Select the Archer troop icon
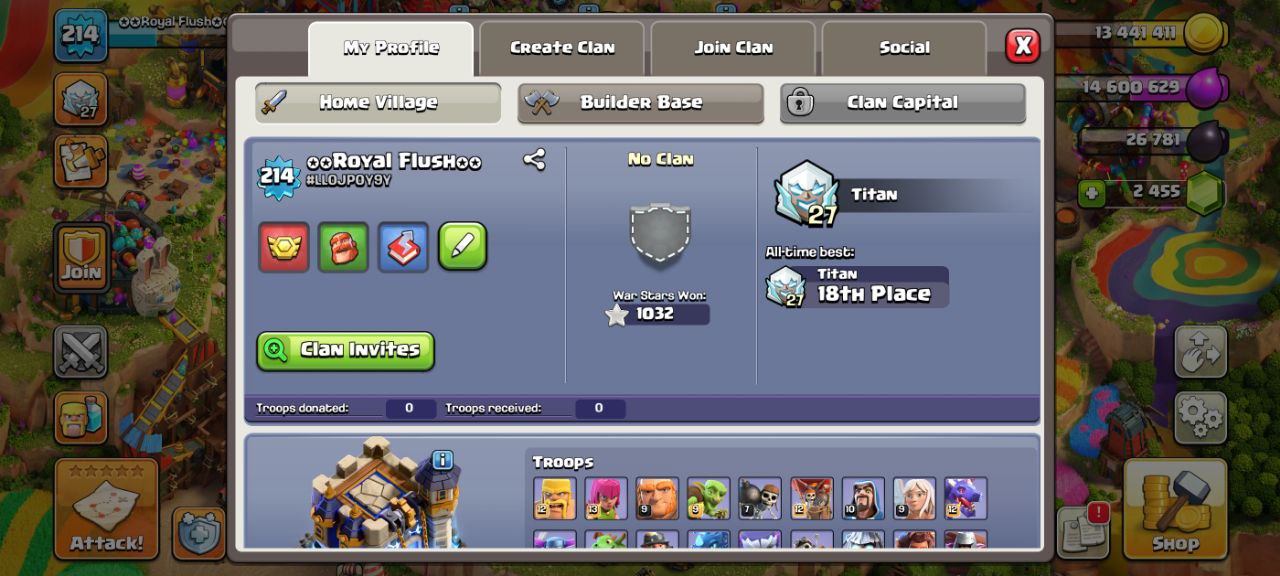The image size is (1280, 576). coord(605,498)
